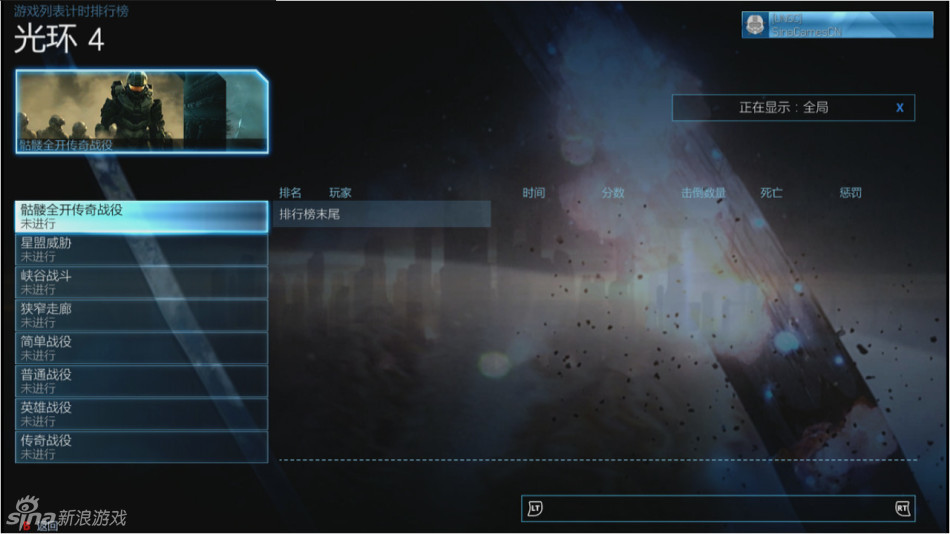Screen dimensions: 950x534
Task: Select 狭窄走廊 from the list
Action: 141,315
